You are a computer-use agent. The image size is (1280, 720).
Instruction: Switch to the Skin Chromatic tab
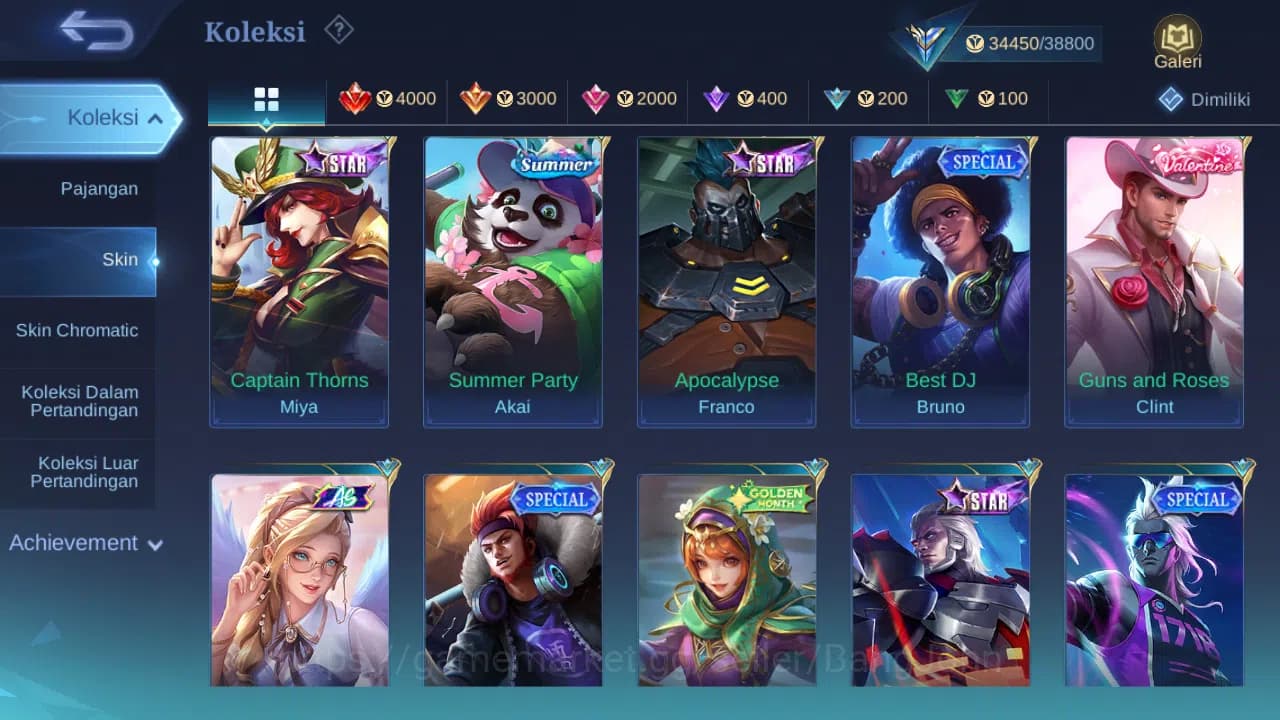pos(78,330)
